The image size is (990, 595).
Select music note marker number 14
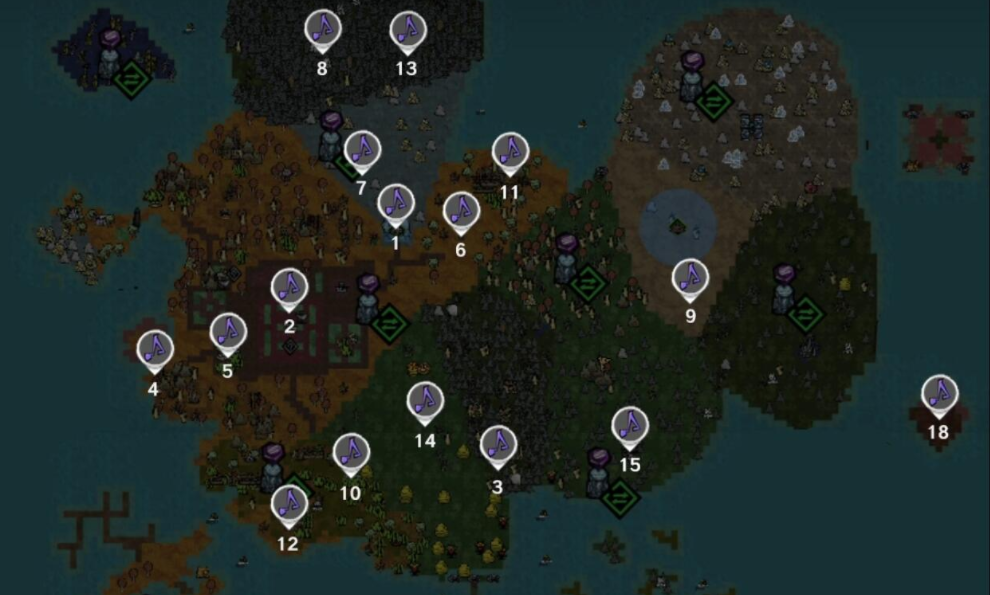[x=425, y=401]
